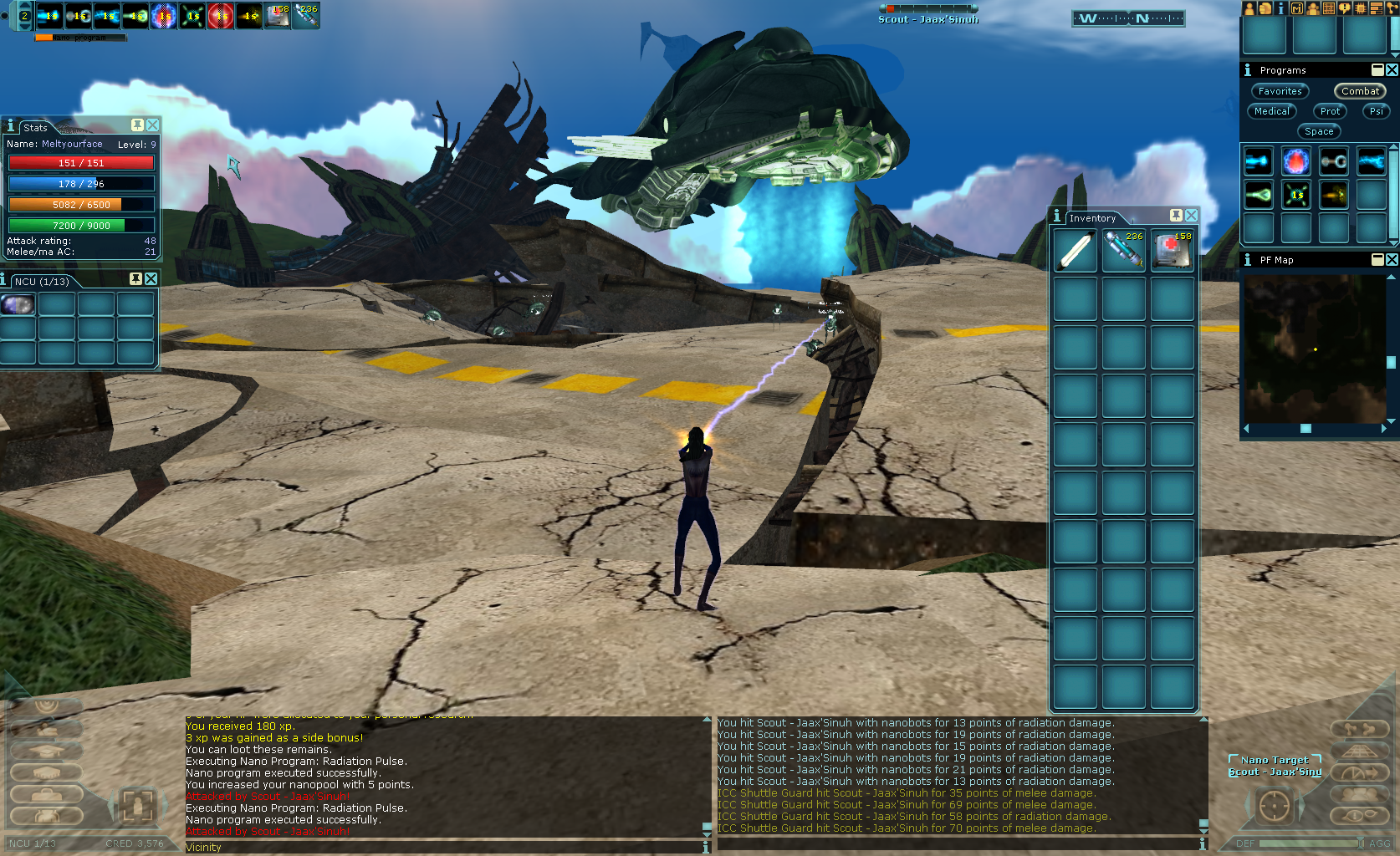This screenshot has width=1400, height=856.
Task: Click the running nano program in the NCU
Action: (x=18, y=304)
